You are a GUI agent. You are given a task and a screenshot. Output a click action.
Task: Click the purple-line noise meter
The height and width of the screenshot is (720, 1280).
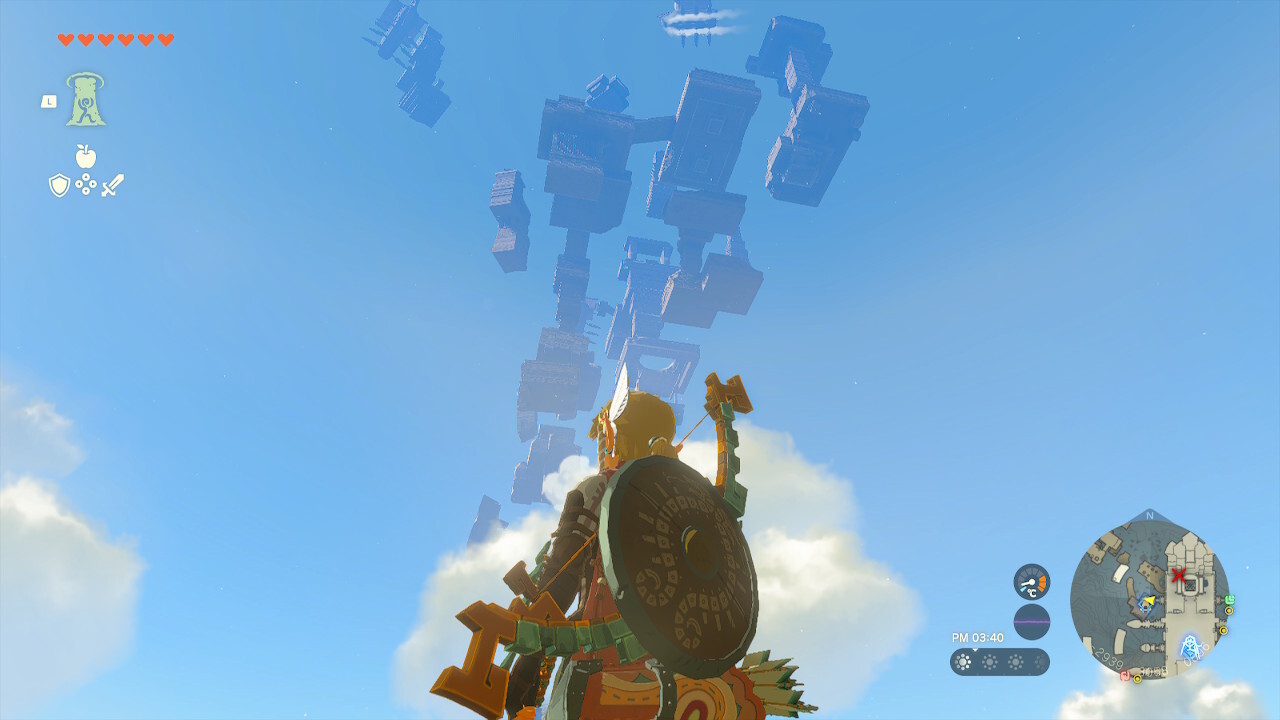click(1031, 622)
